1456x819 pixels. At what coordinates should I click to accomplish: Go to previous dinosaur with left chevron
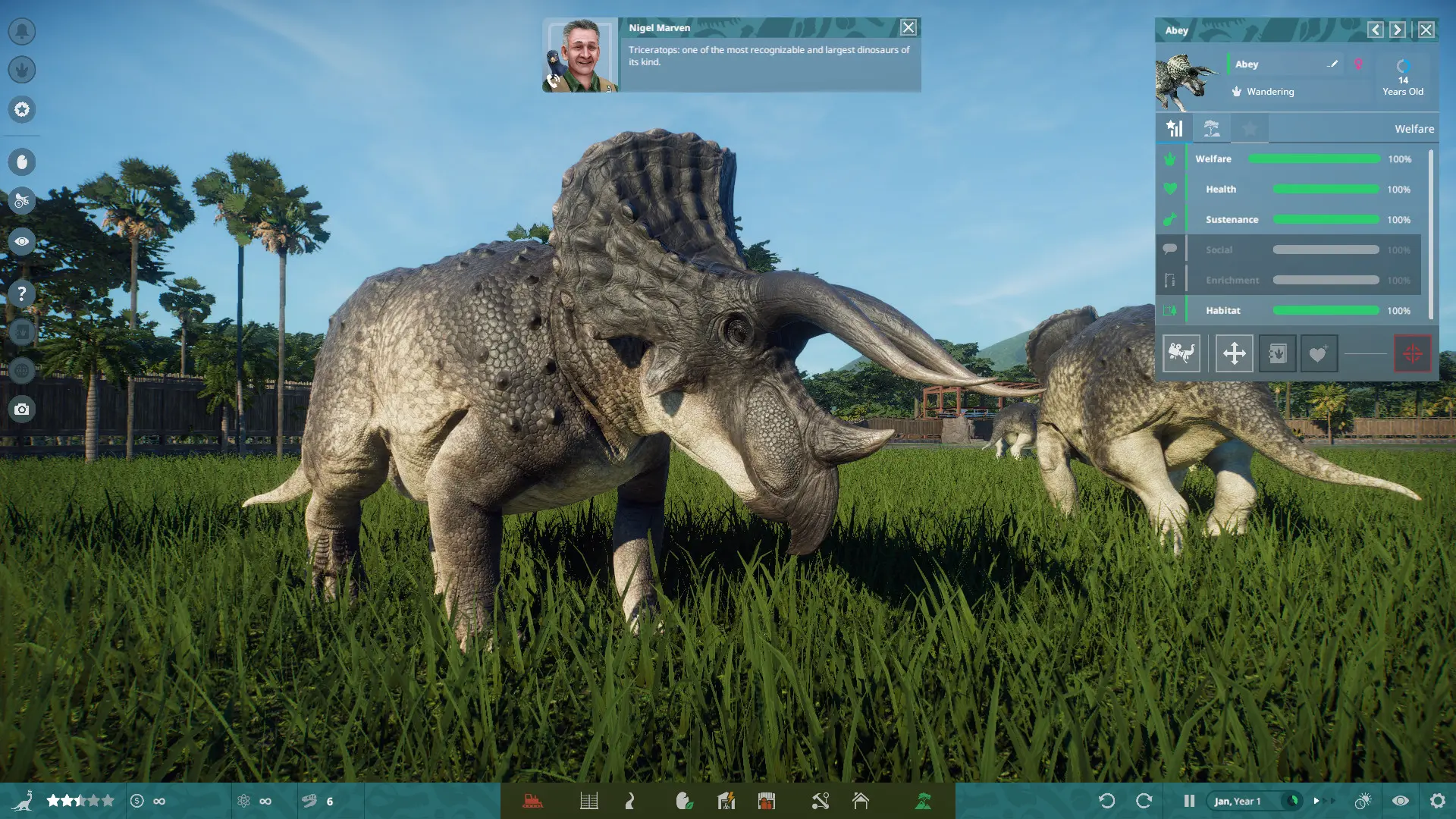[x=1375, y=30]
